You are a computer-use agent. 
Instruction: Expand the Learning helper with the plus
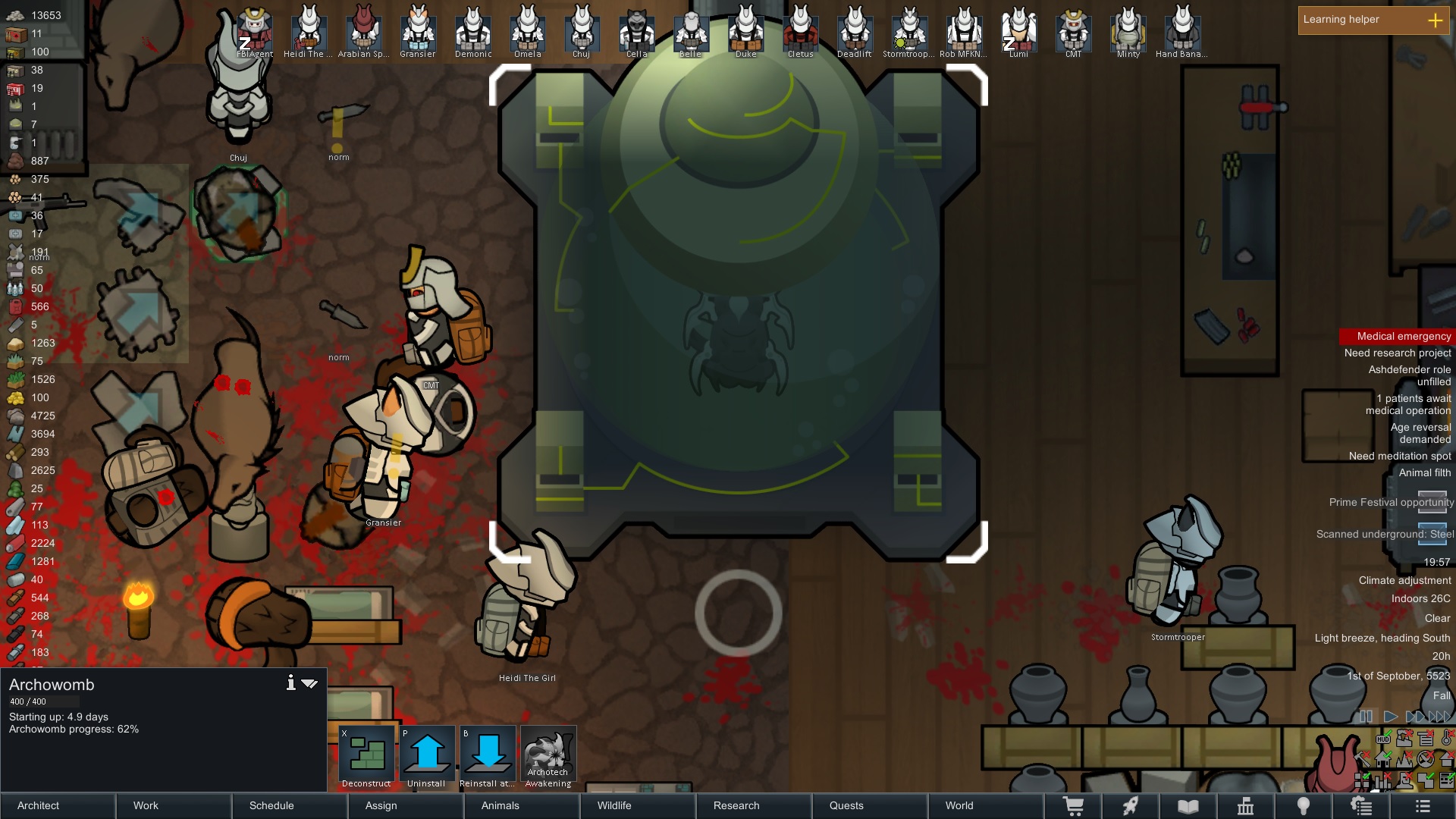pos(1435,20)
